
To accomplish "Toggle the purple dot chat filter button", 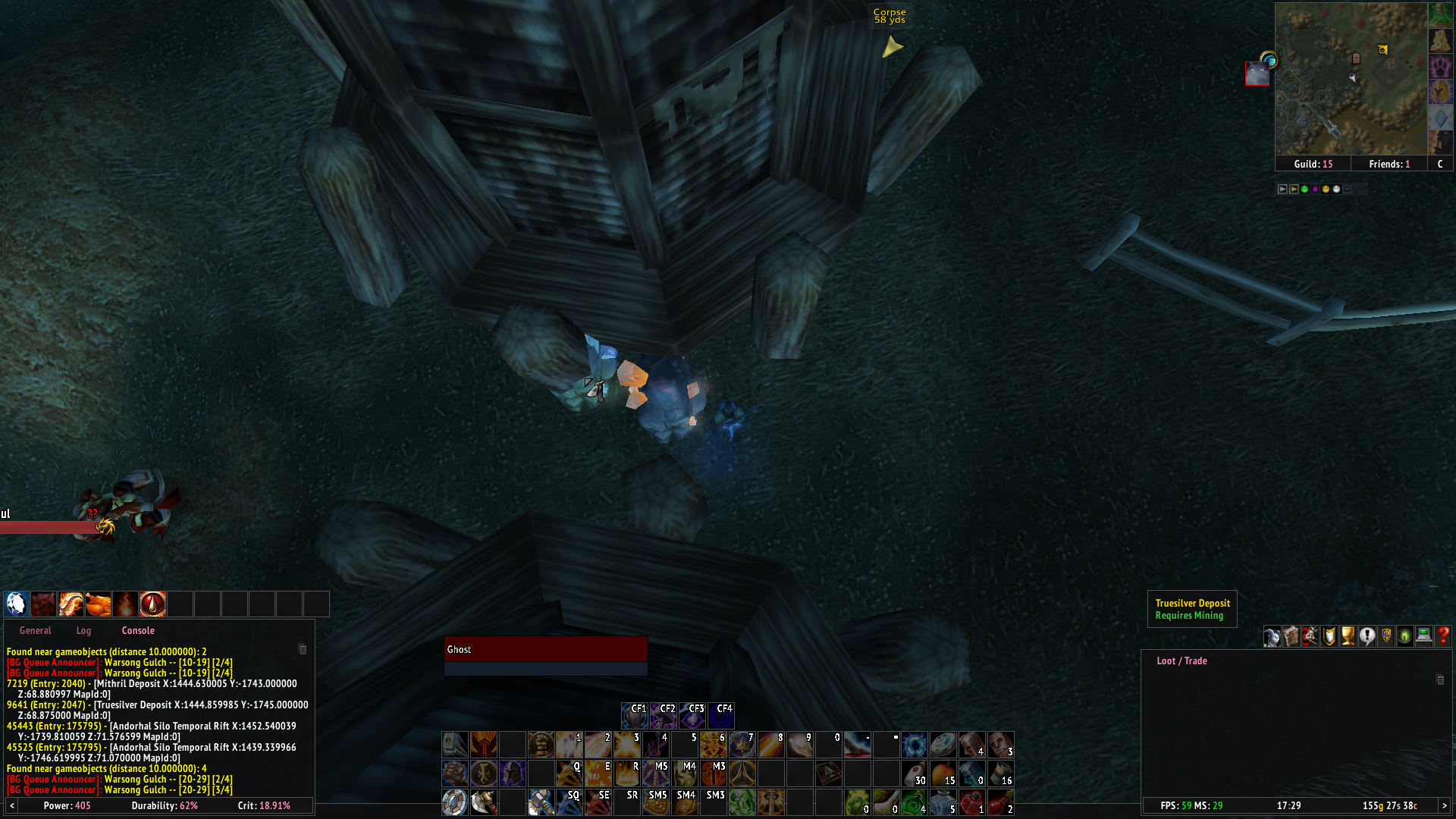I will [1315, 190].
